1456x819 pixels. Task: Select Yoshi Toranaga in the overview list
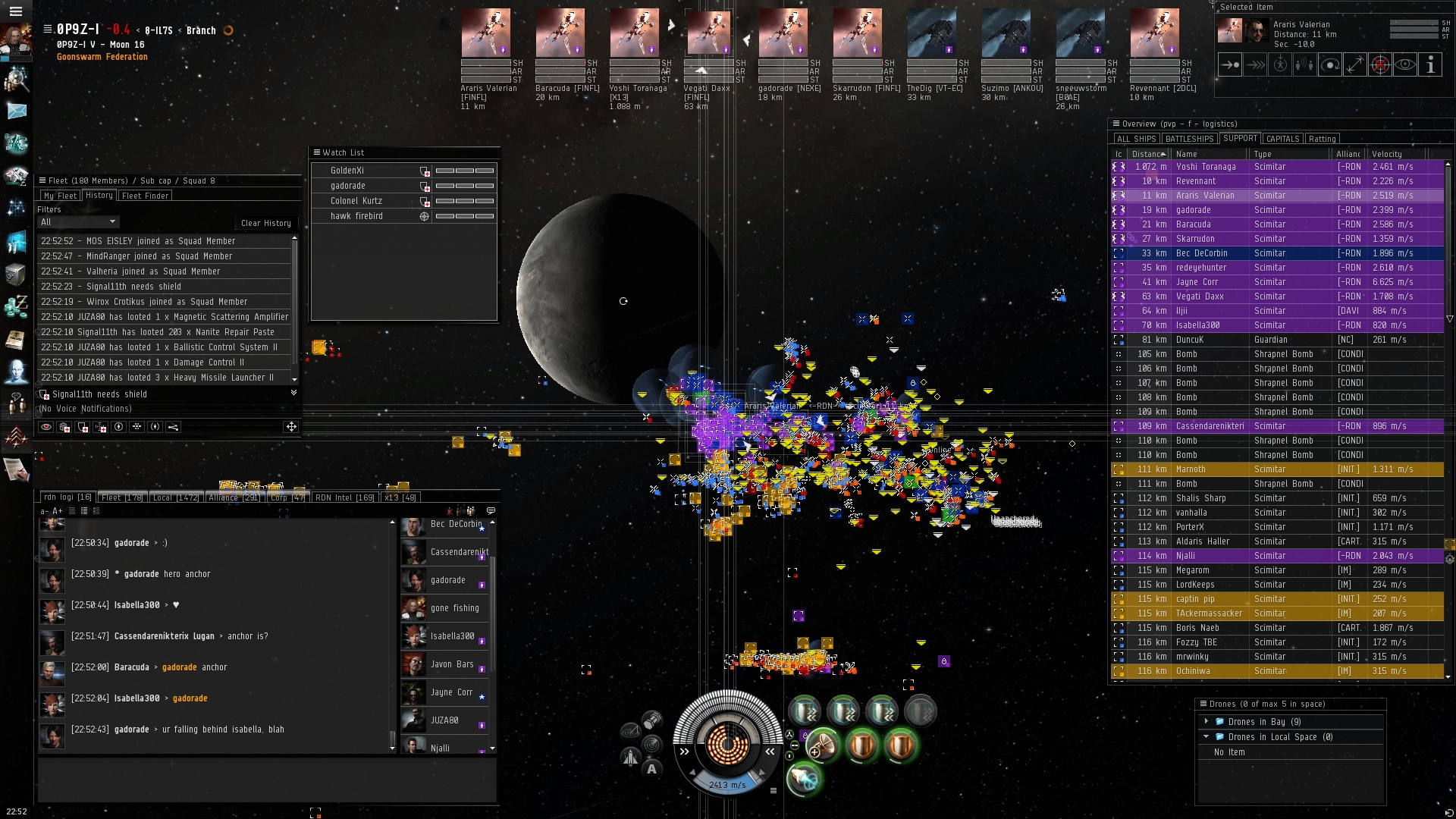pyautogui.click(x=1206, y=167)
